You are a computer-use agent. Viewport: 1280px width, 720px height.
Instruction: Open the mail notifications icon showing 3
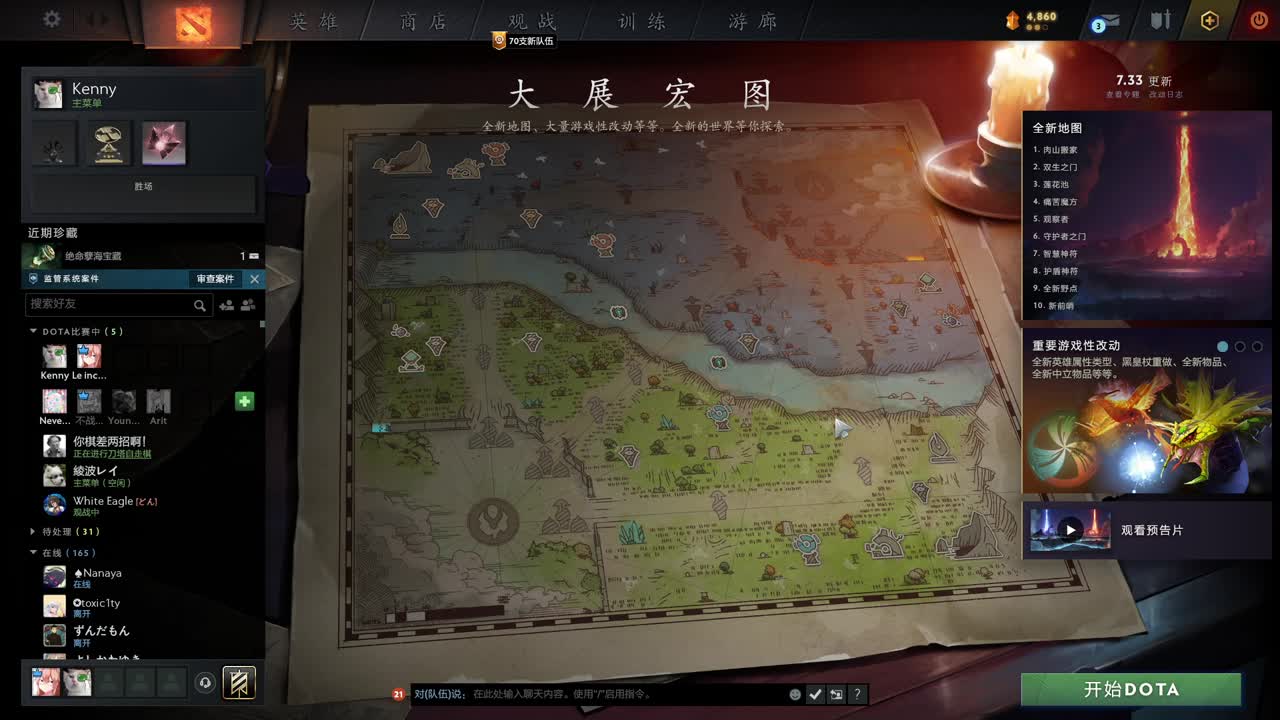1104,20
